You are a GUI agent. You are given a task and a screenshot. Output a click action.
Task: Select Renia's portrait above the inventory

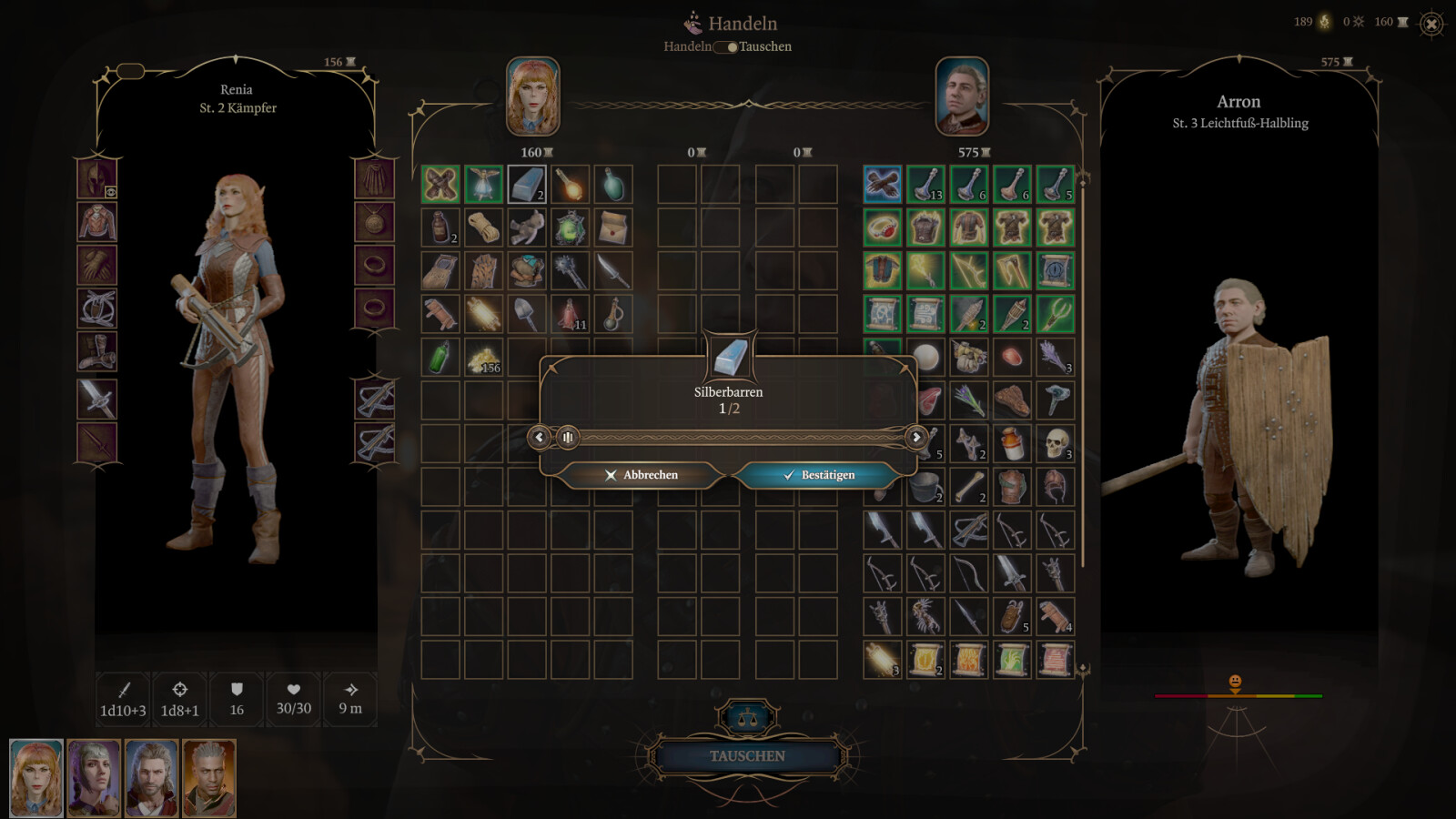click(533, 96)
